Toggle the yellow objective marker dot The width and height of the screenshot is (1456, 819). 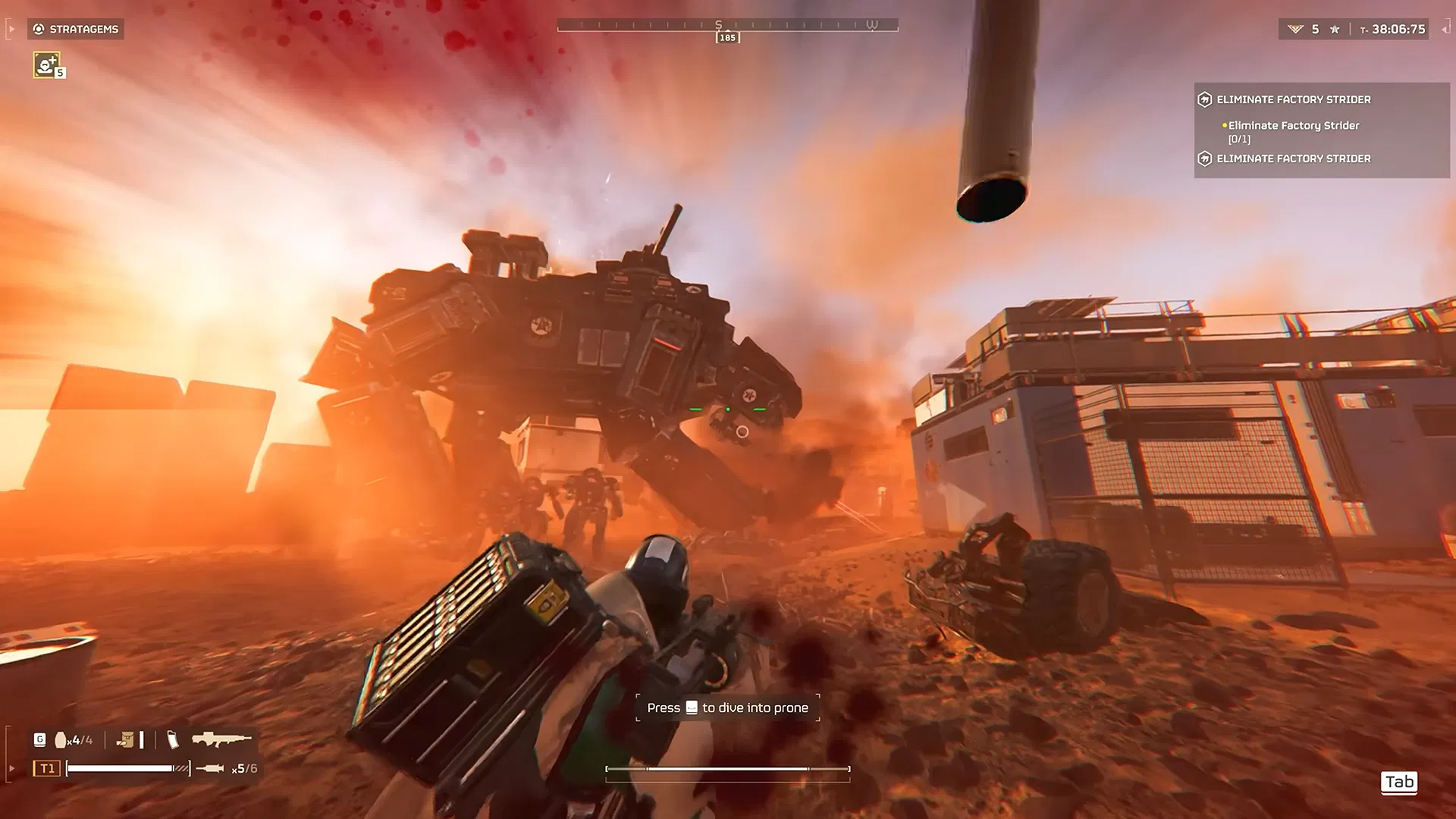(1224, 125)
